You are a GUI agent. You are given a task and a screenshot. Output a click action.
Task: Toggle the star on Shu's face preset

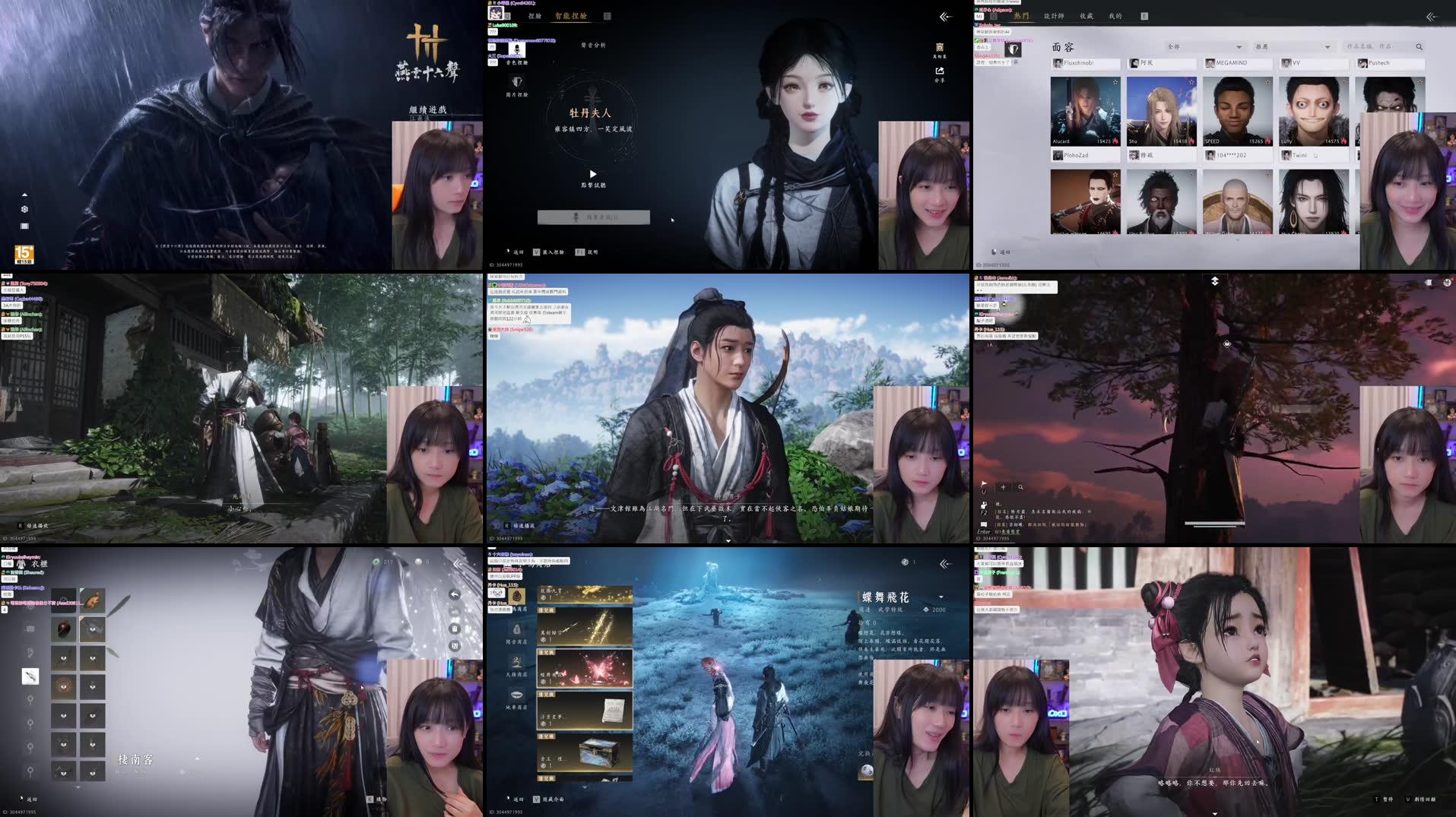coord(1191,82)
